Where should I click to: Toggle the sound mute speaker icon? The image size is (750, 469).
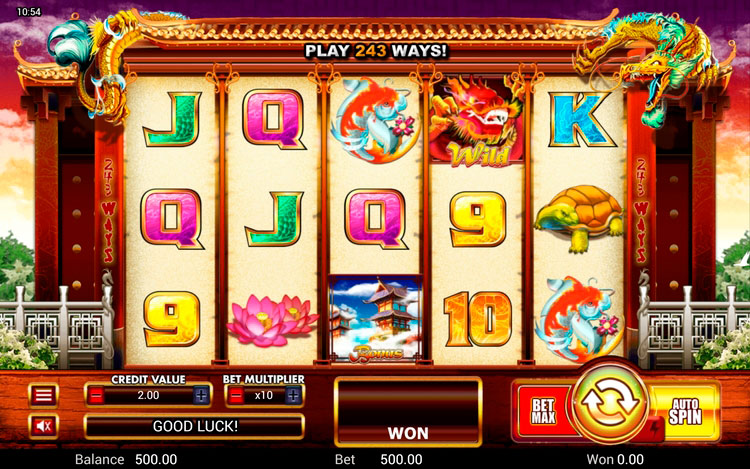pos(43,427)
